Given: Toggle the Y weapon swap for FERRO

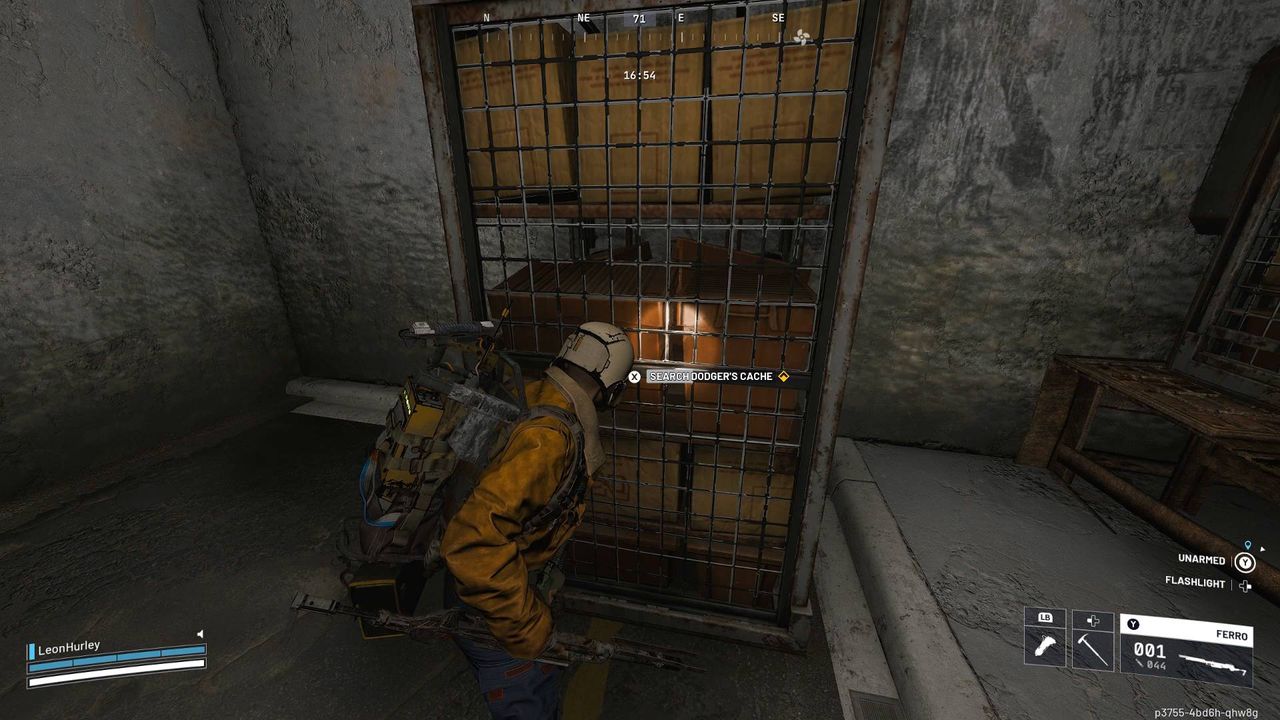Looking at the screenshot, I should click(1133, 624).
